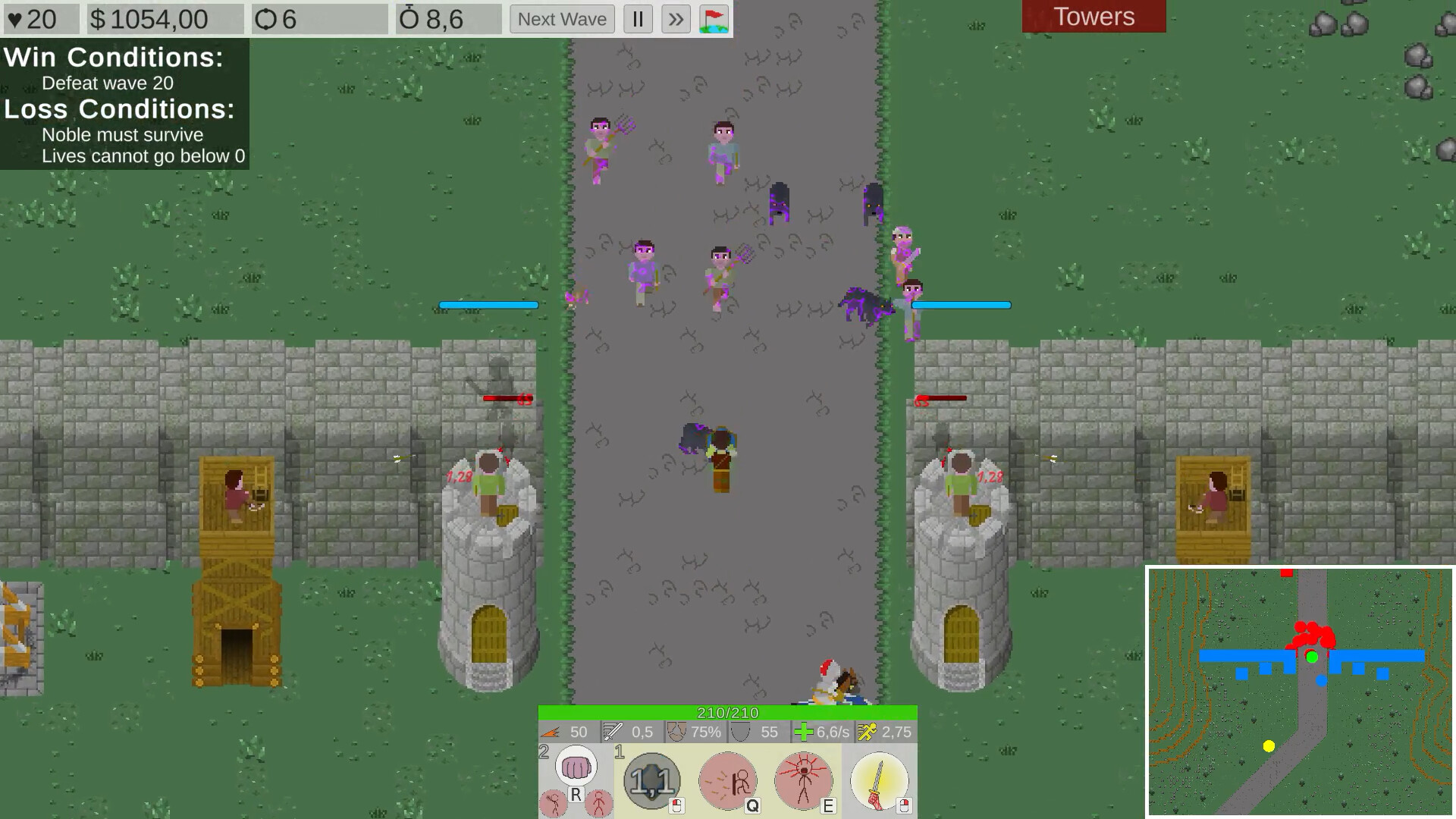Click the fast-forward speed icon
Screen dimensions: 1456x819
pos(675,19)
